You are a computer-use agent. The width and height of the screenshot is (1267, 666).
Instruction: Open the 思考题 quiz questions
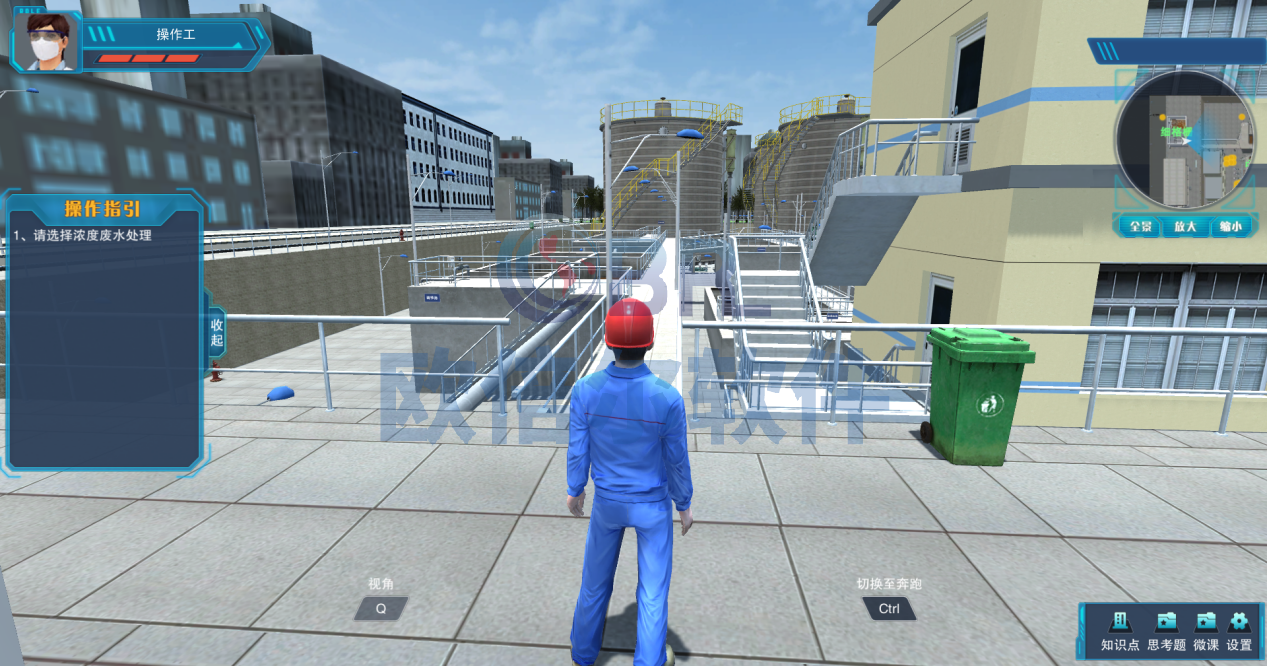(x=1166, y=630)
